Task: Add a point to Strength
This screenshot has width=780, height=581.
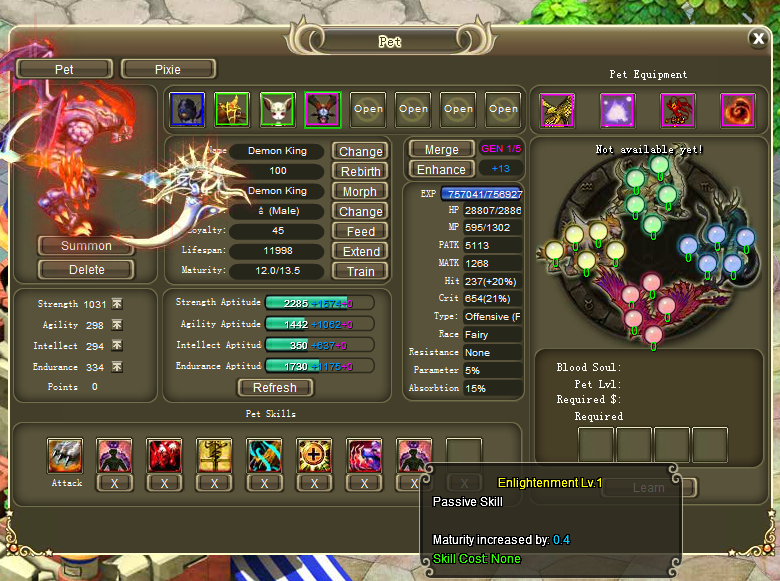Action: [x=116, y=303]
